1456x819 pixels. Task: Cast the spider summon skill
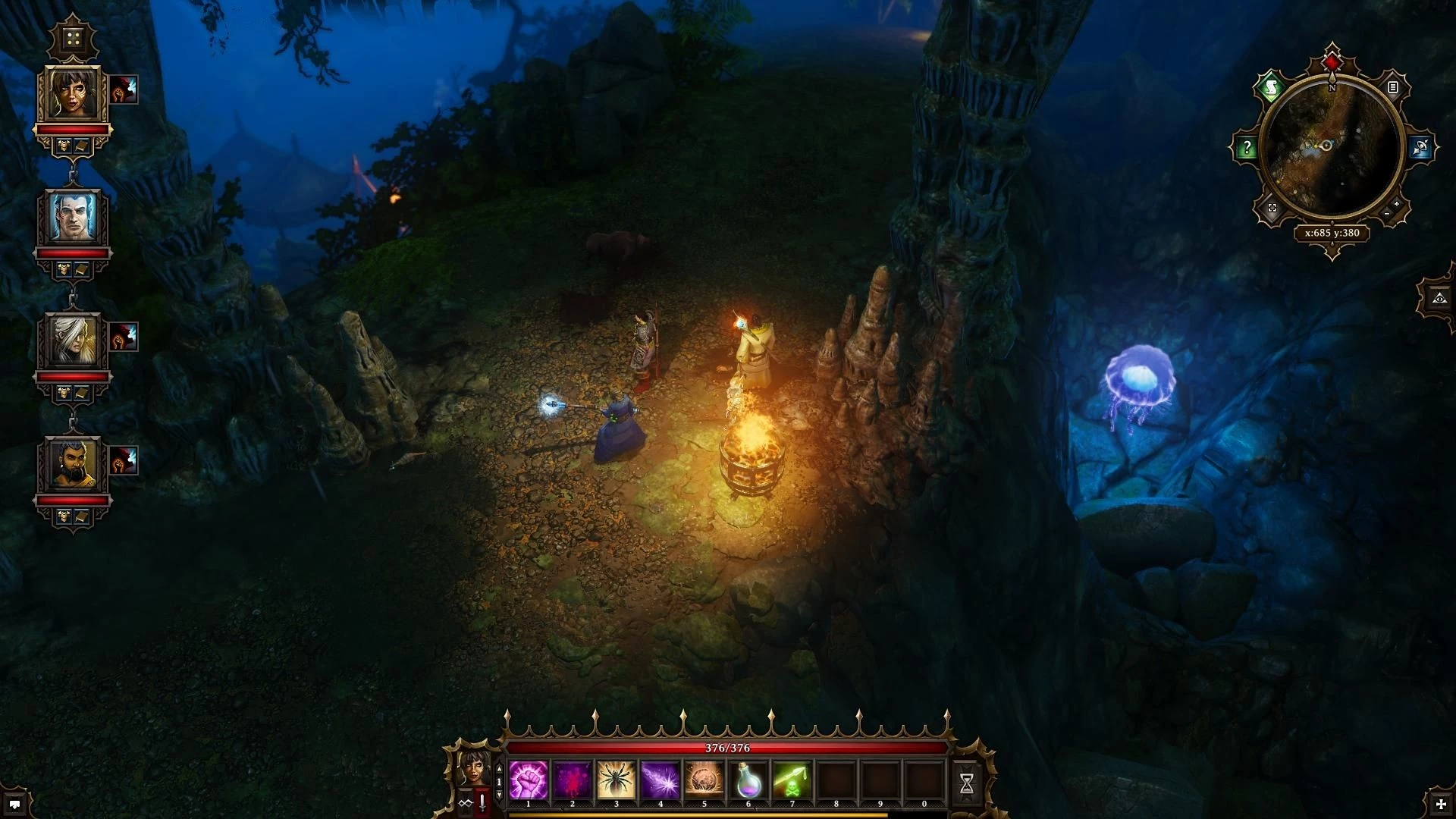[617, 780]
